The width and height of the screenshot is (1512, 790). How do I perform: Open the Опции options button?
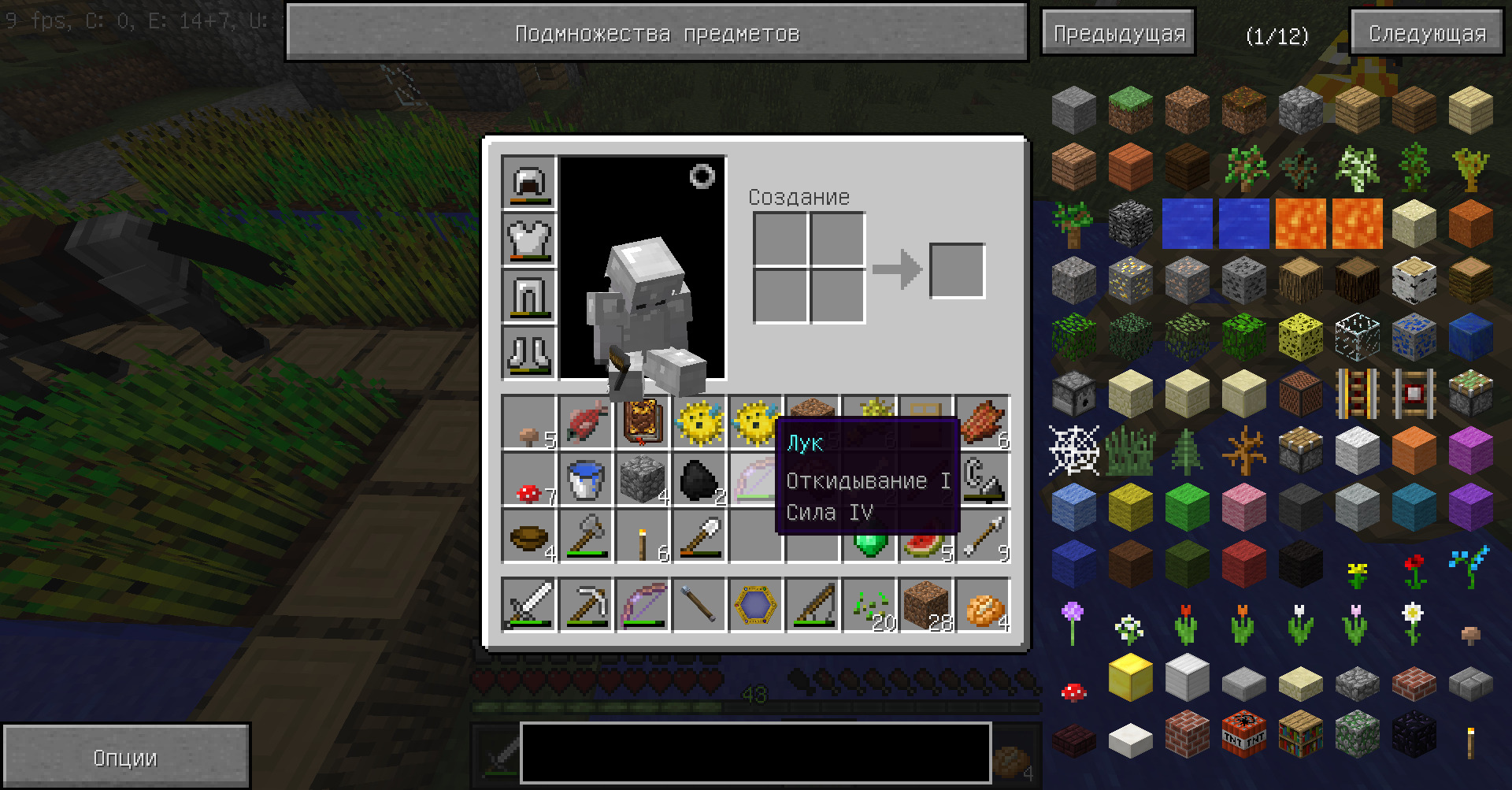pyautogui.click(x=125, y=758)
